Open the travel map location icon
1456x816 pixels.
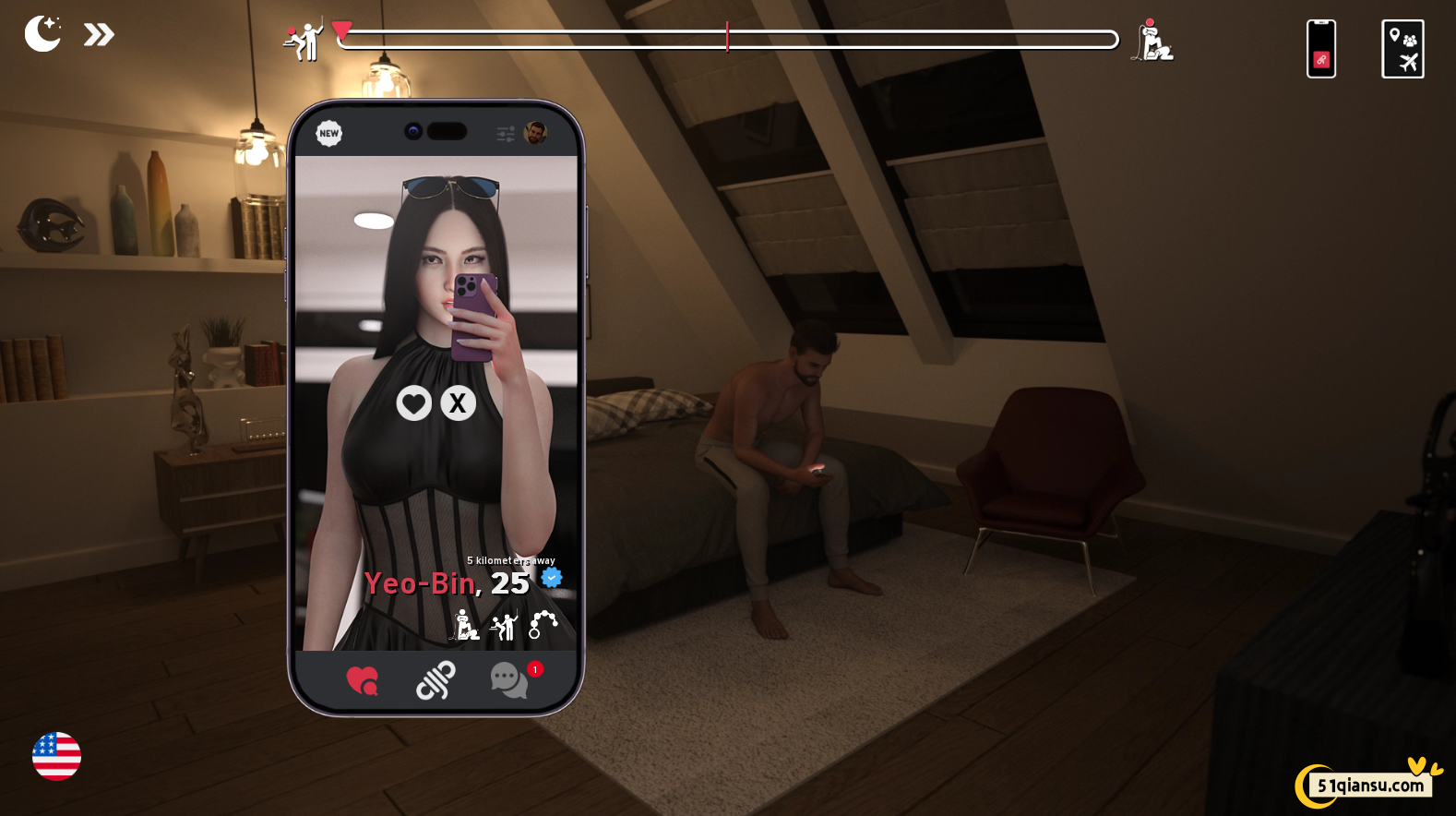click(x=1402, y=49)
